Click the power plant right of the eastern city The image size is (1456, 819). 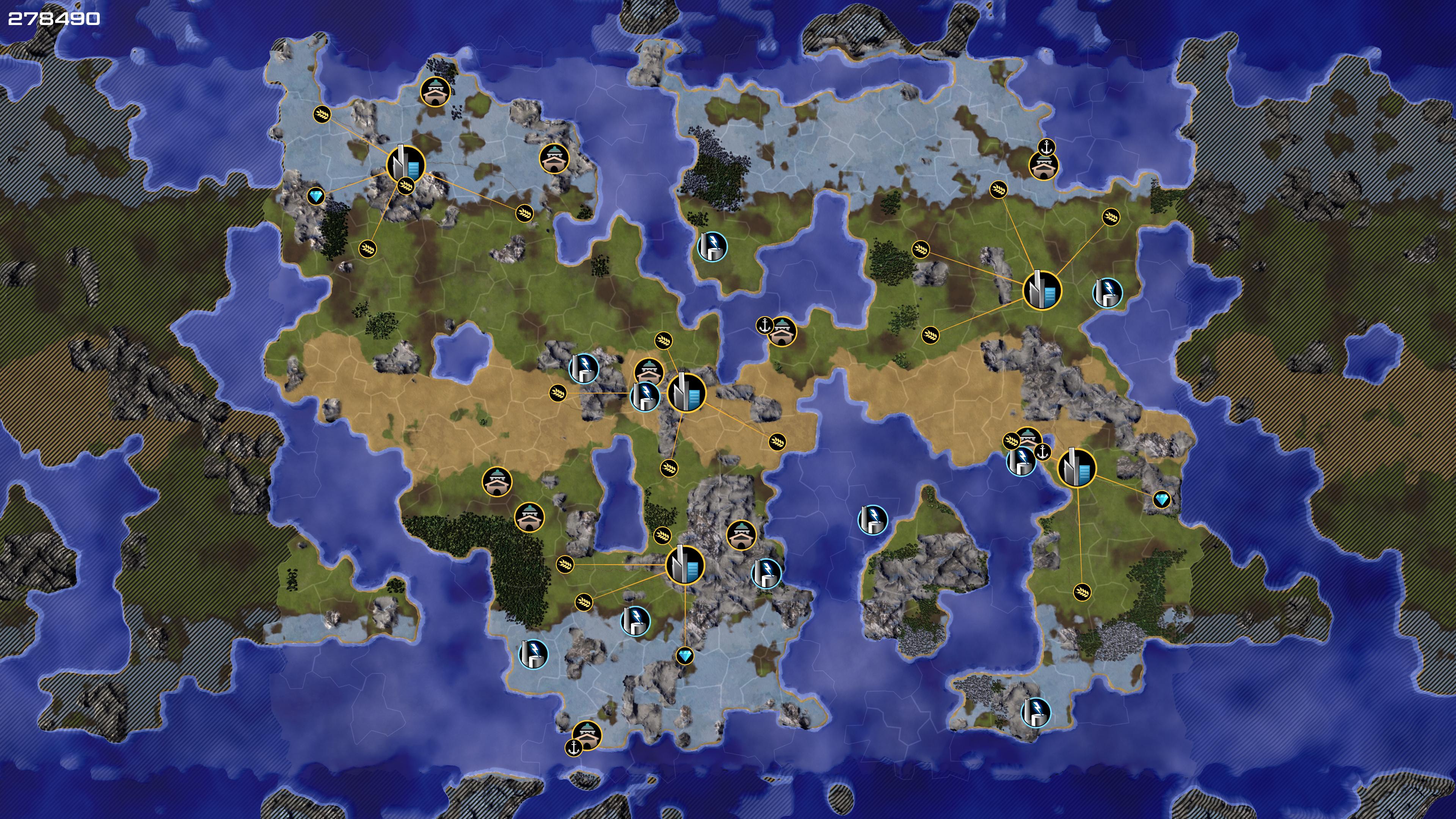1107,292
